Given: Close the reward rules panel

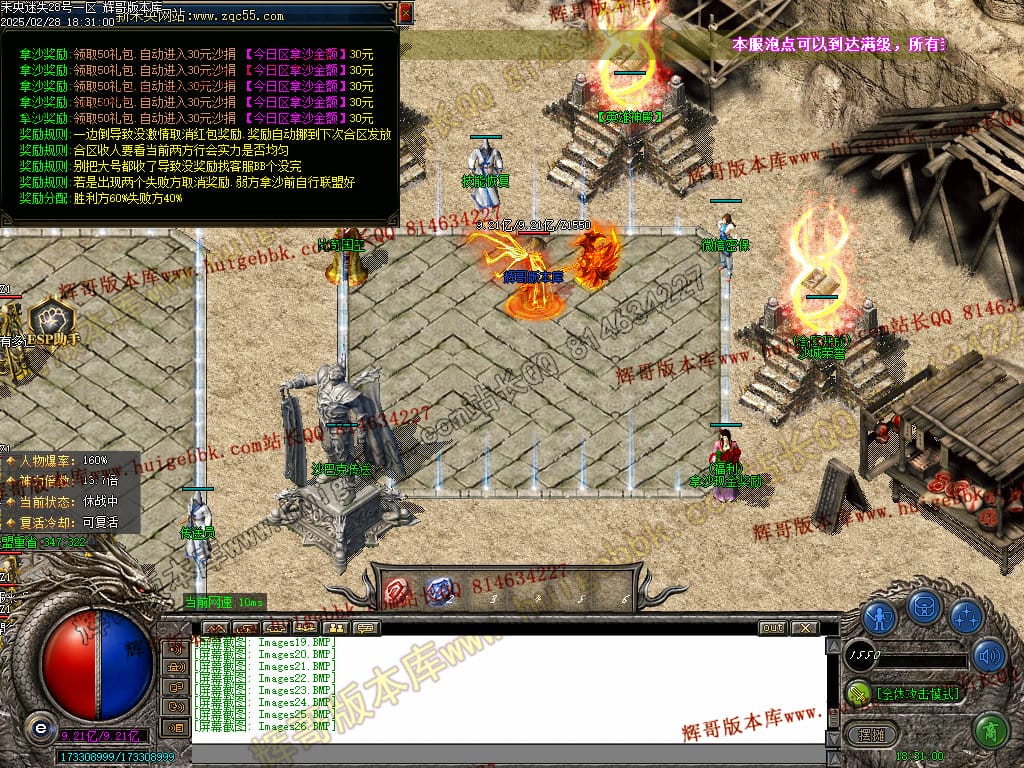Looking at the screenshot, I should tap(405, 13).
